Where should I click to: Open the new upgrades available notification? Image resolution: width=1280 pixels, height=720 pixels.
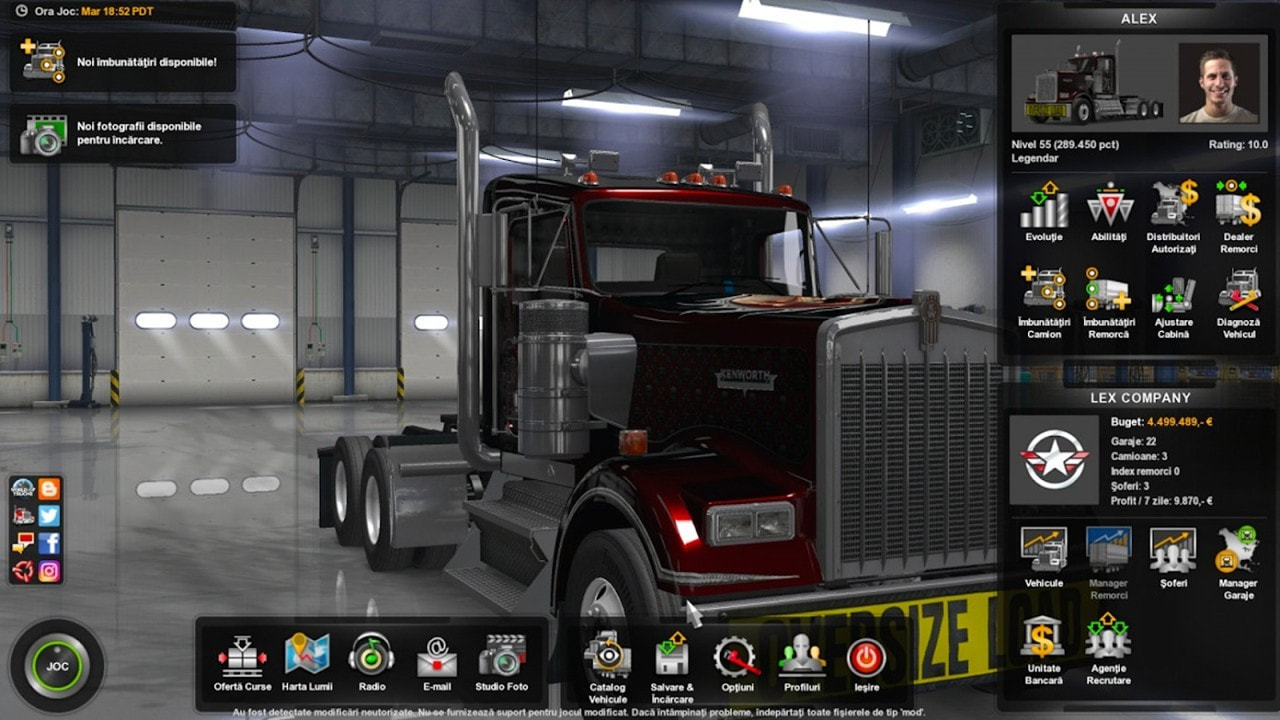(123, 61)
